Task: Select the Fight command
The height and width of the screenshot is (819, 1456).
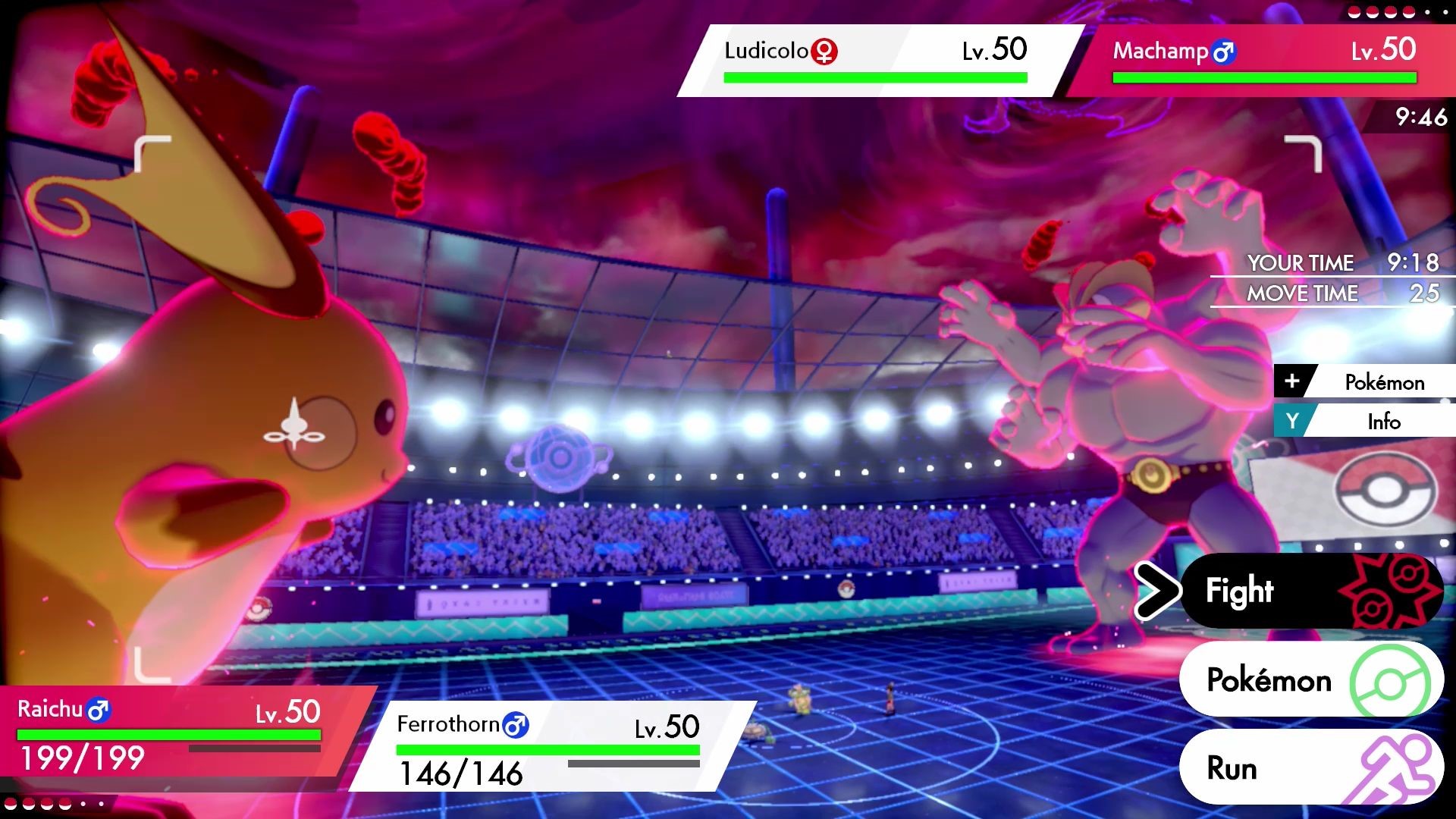Action: pos(1310,591)
